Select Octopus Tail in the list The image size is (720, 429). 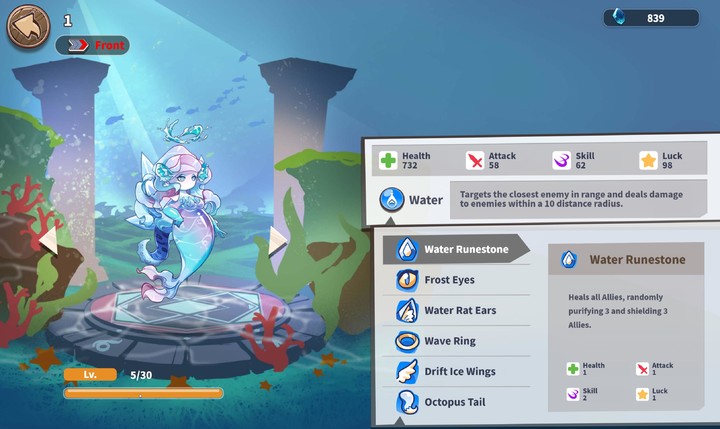point(456,402)
